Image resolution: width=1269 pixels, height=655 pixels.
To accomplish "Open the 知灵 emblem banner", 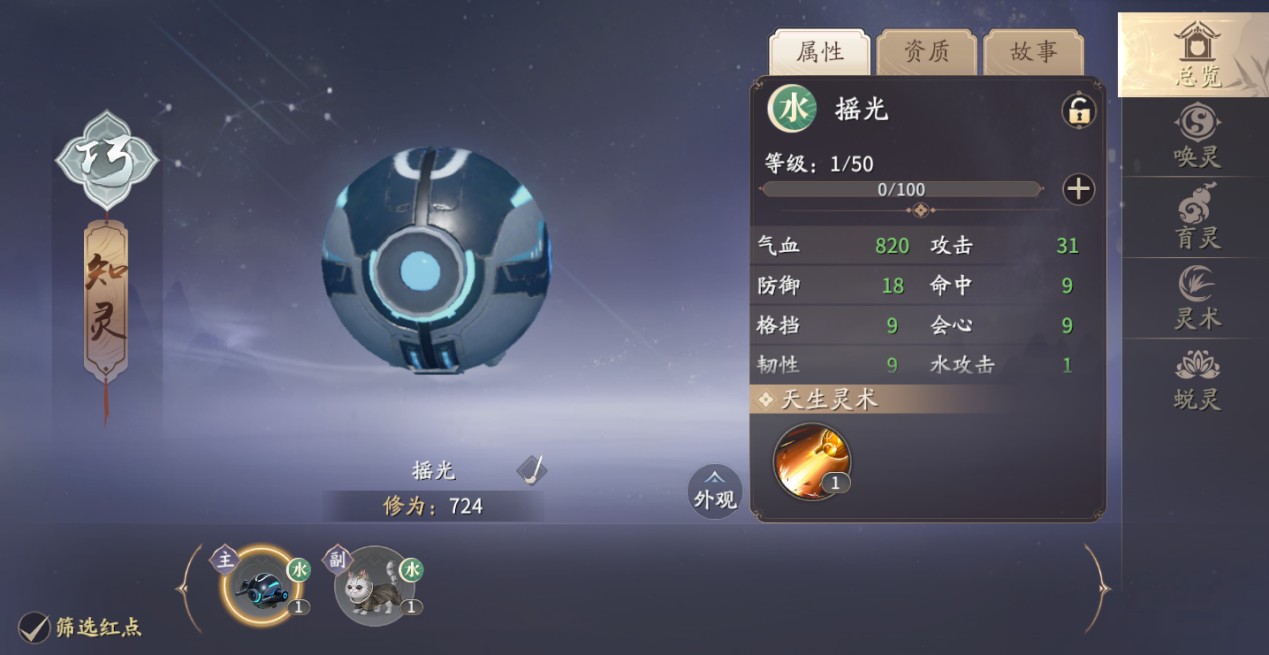I will coord(106,300).
